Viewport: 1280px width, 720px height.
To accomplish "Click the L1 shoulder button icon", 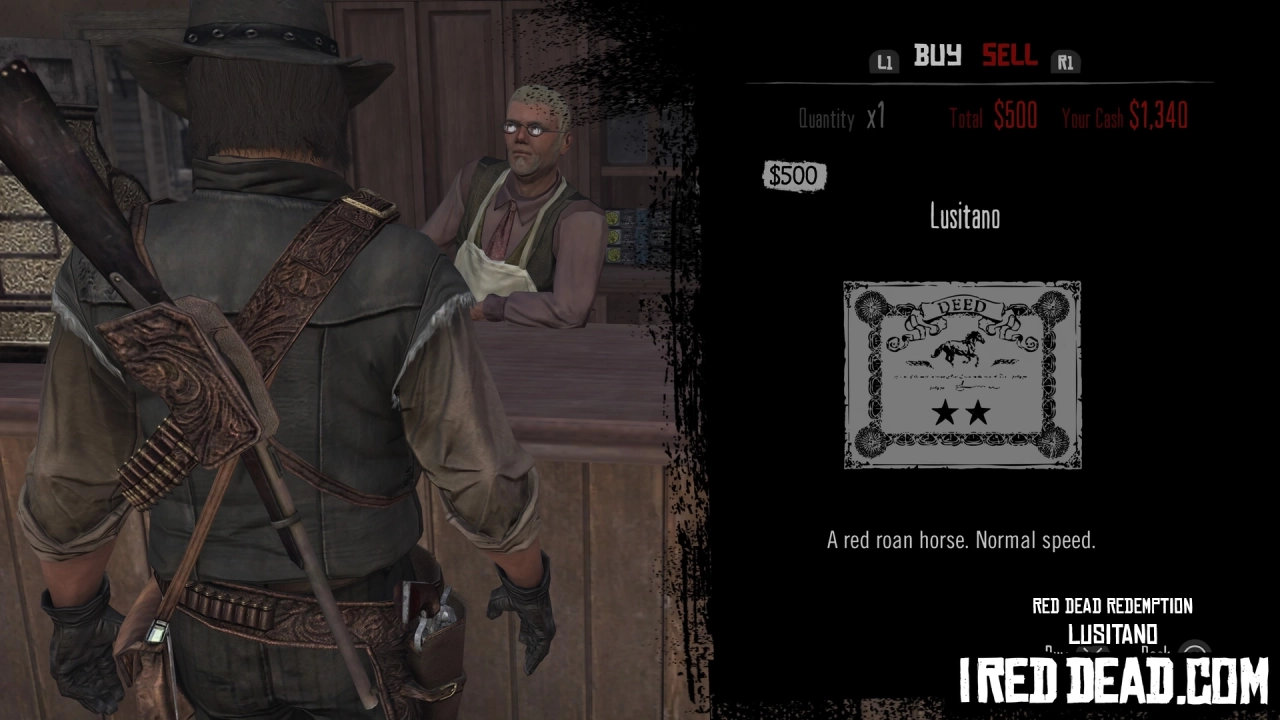I will [x=884, y=61].
